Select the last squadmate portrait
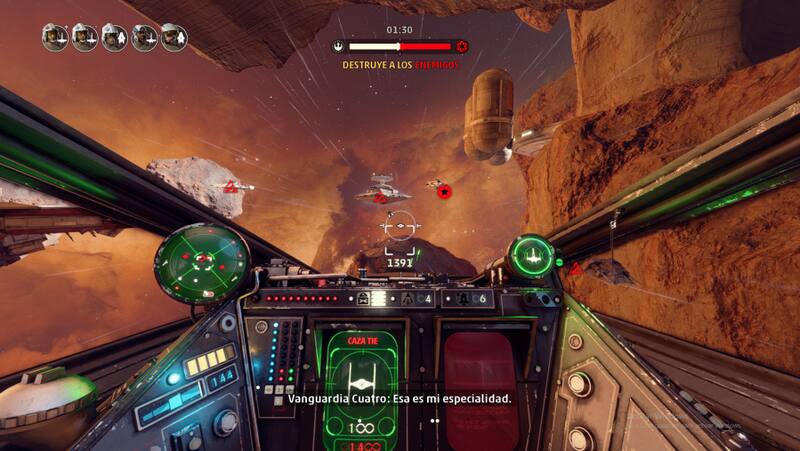800x451 pixels. [x=174, y=37]
